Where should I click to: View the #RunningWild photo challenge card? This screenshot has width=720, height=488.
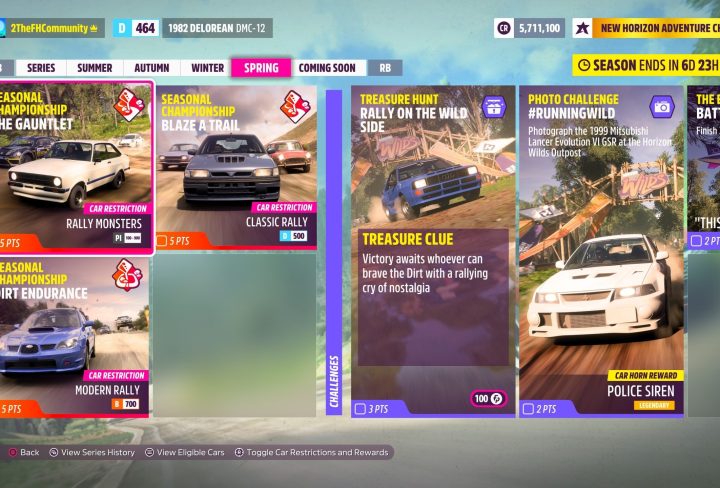click(x=599, y=250)
